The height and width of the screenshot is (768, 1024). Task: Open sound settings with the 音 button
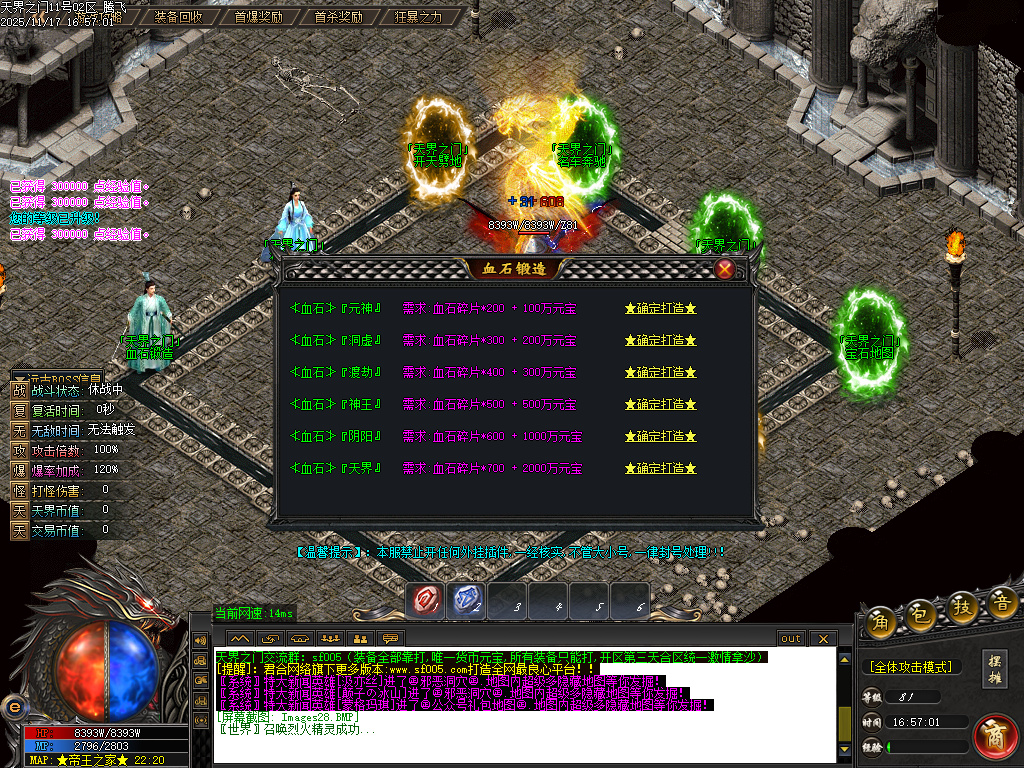click(1003, 602)
